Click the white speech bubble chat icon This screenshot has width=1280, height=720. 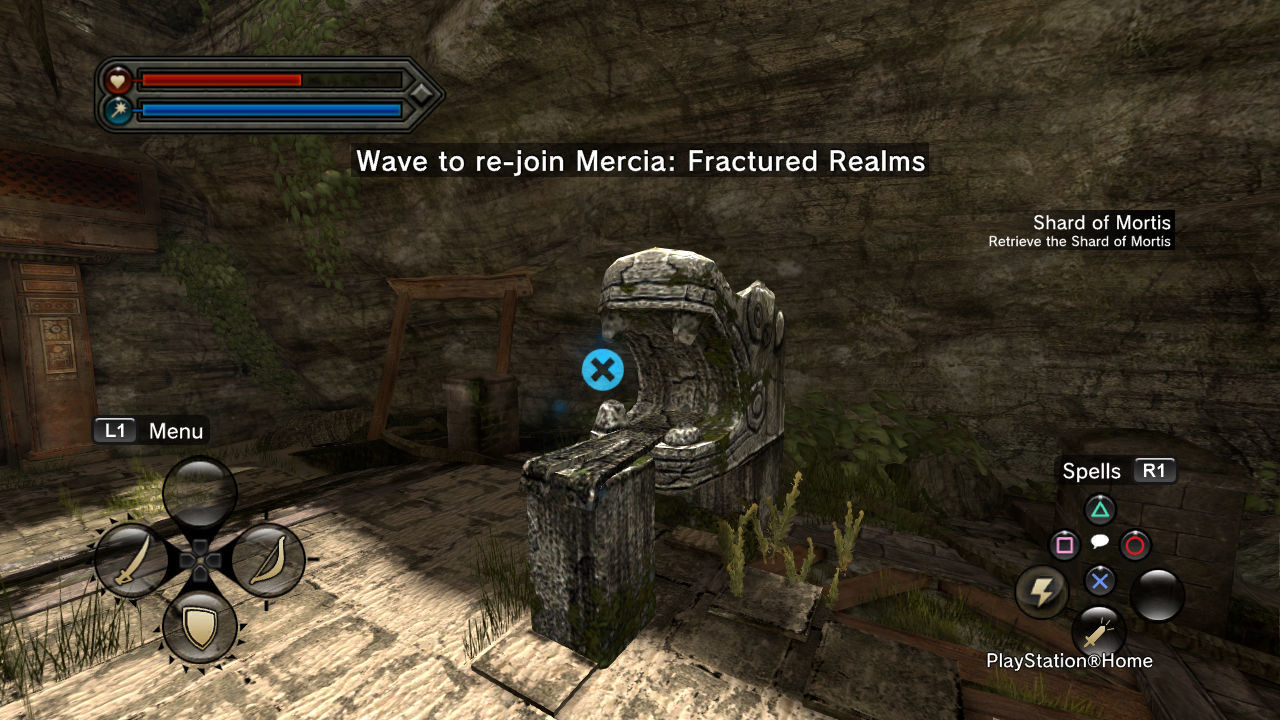1099,542
